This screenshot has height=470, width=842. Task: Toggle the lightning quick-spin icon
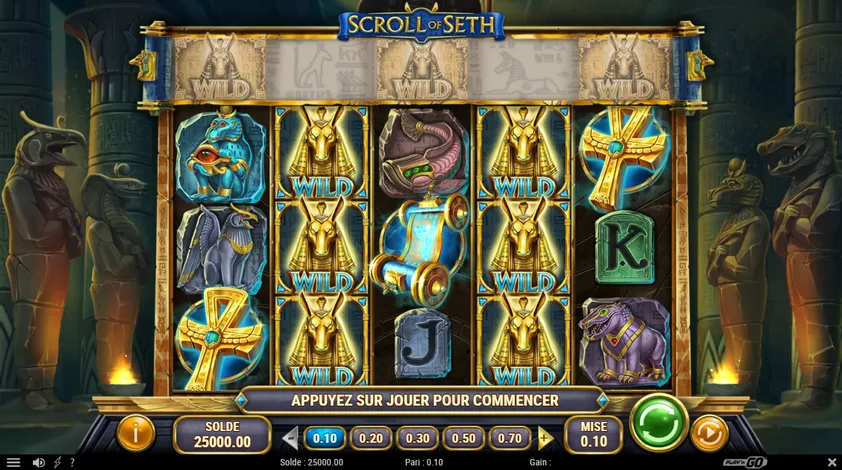click(56, 462)
